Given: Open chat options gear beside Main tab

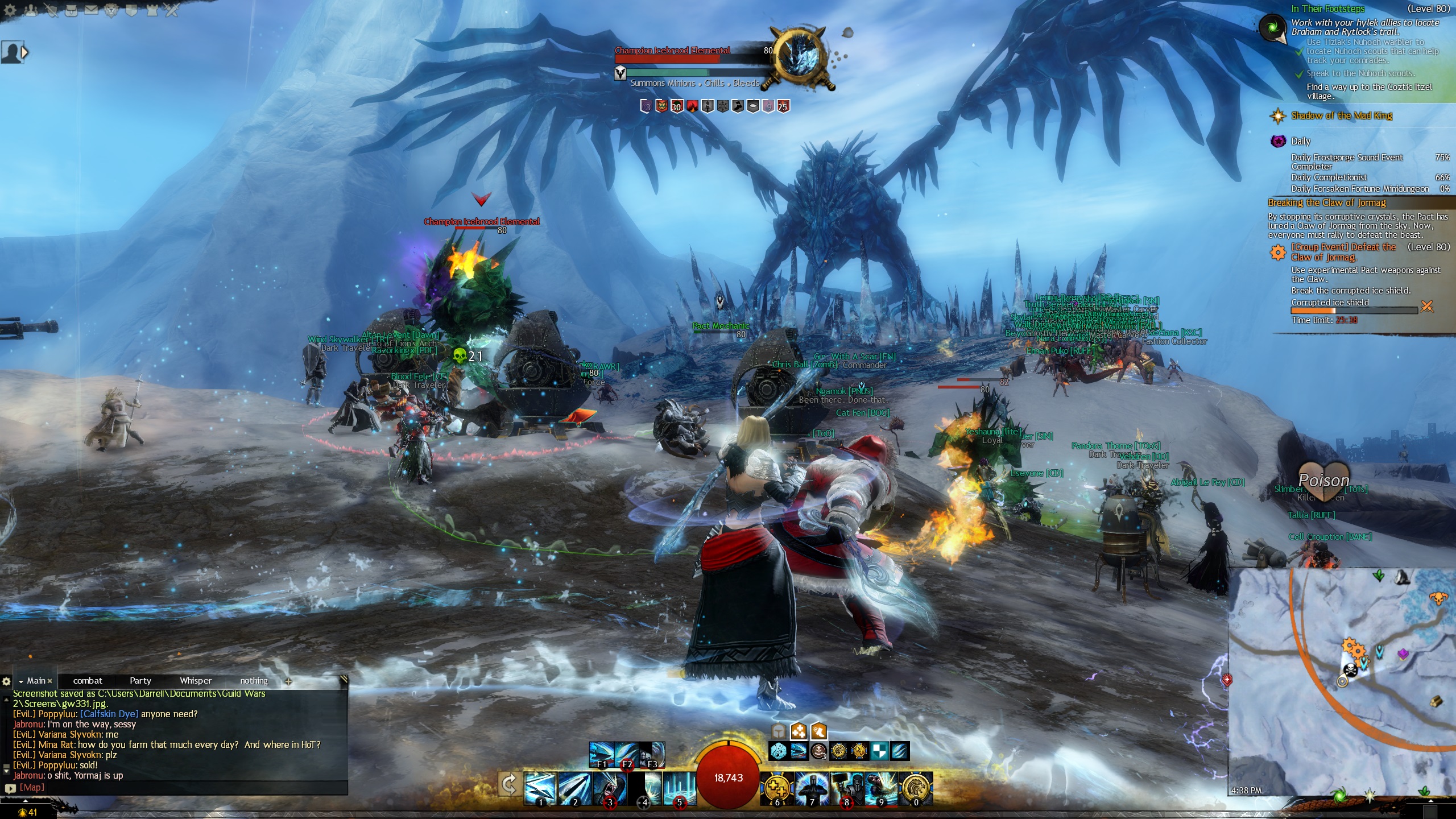Looking at the screenshot, I should click(6, 681).
